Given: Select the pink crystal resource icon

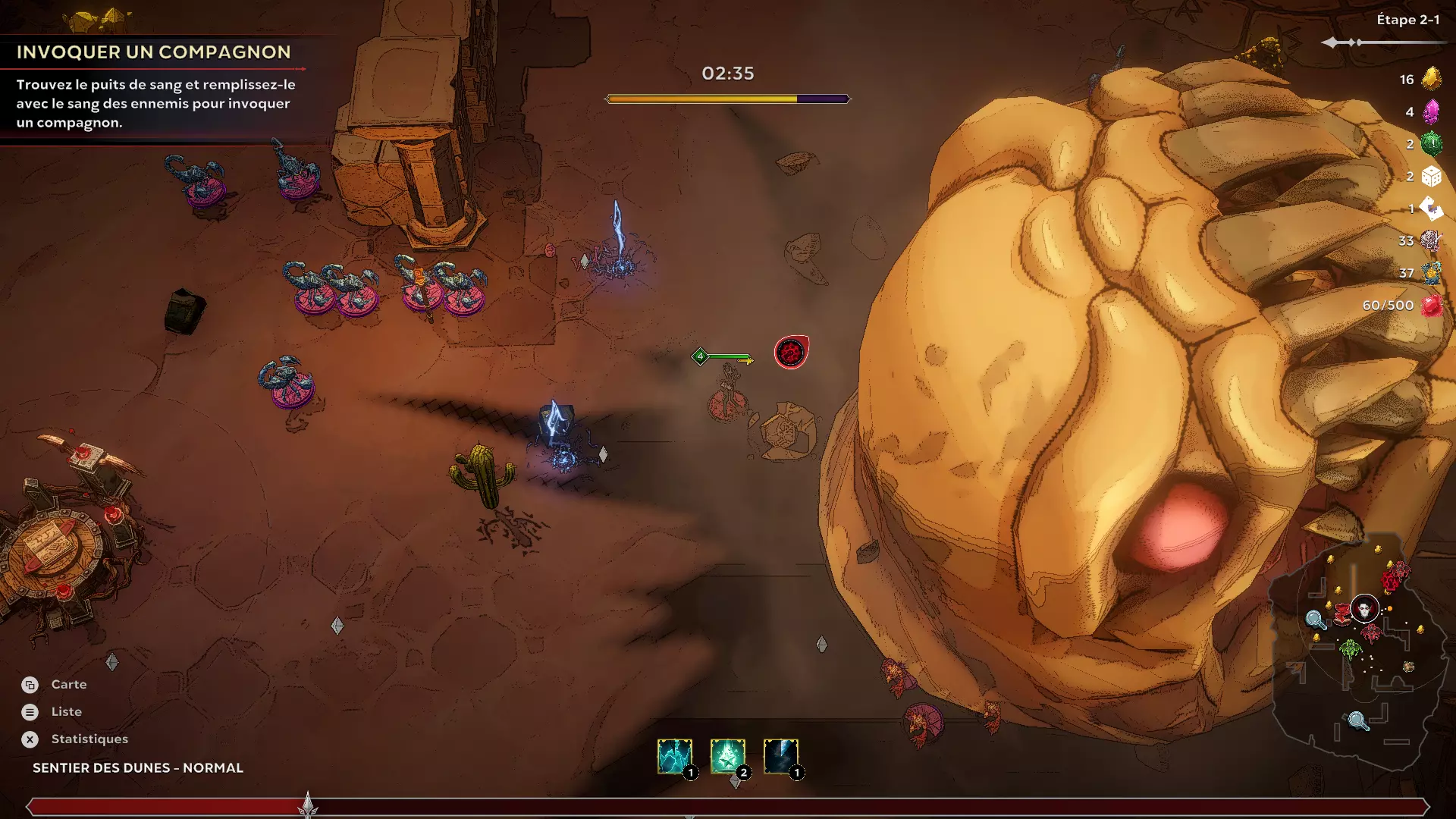Looking at the screenshot, I should (x=1431, y=111).
